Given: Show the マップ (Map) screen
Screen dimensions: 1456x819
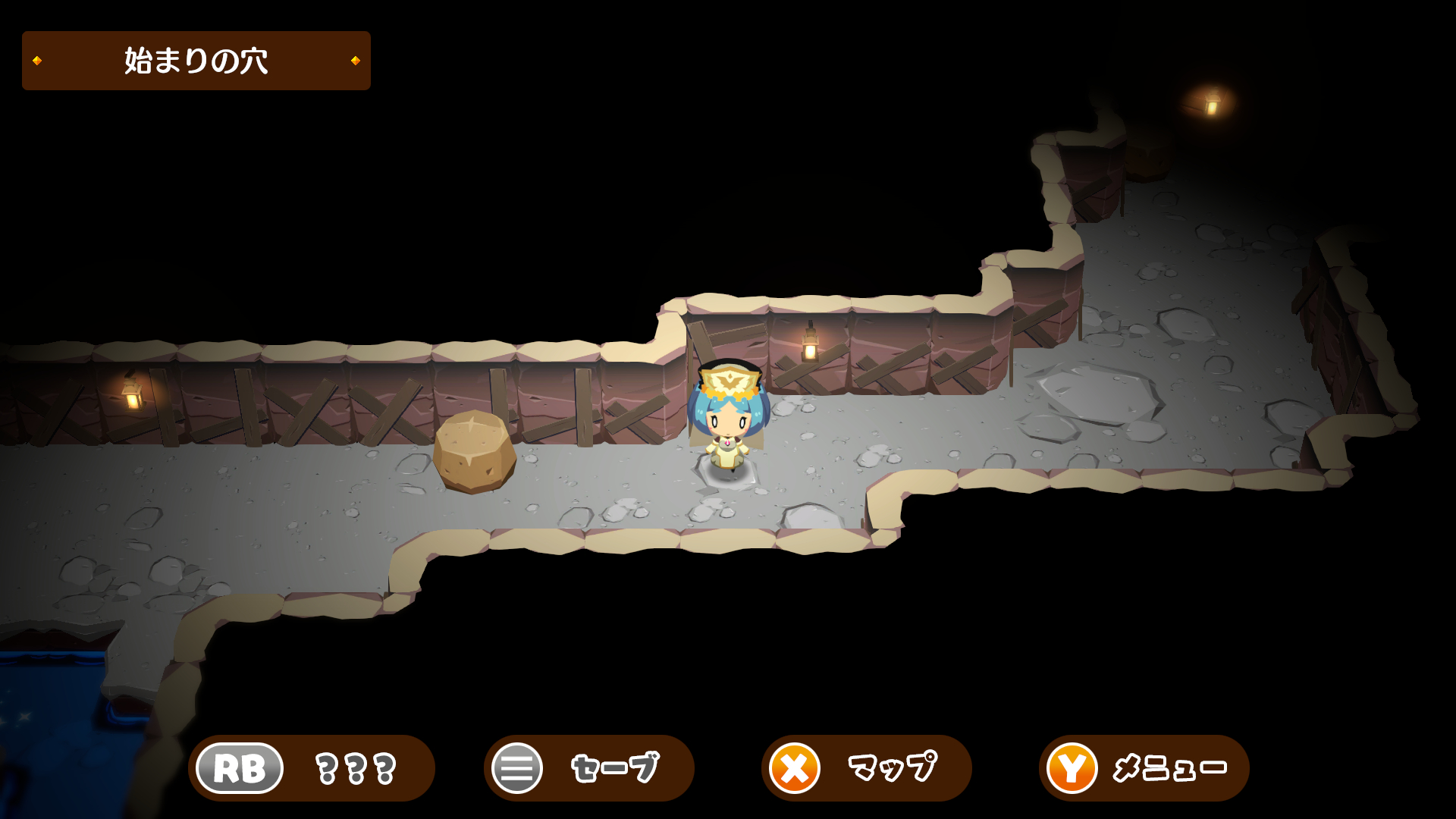Looking at the screenshot, I should tap(866, 768).
